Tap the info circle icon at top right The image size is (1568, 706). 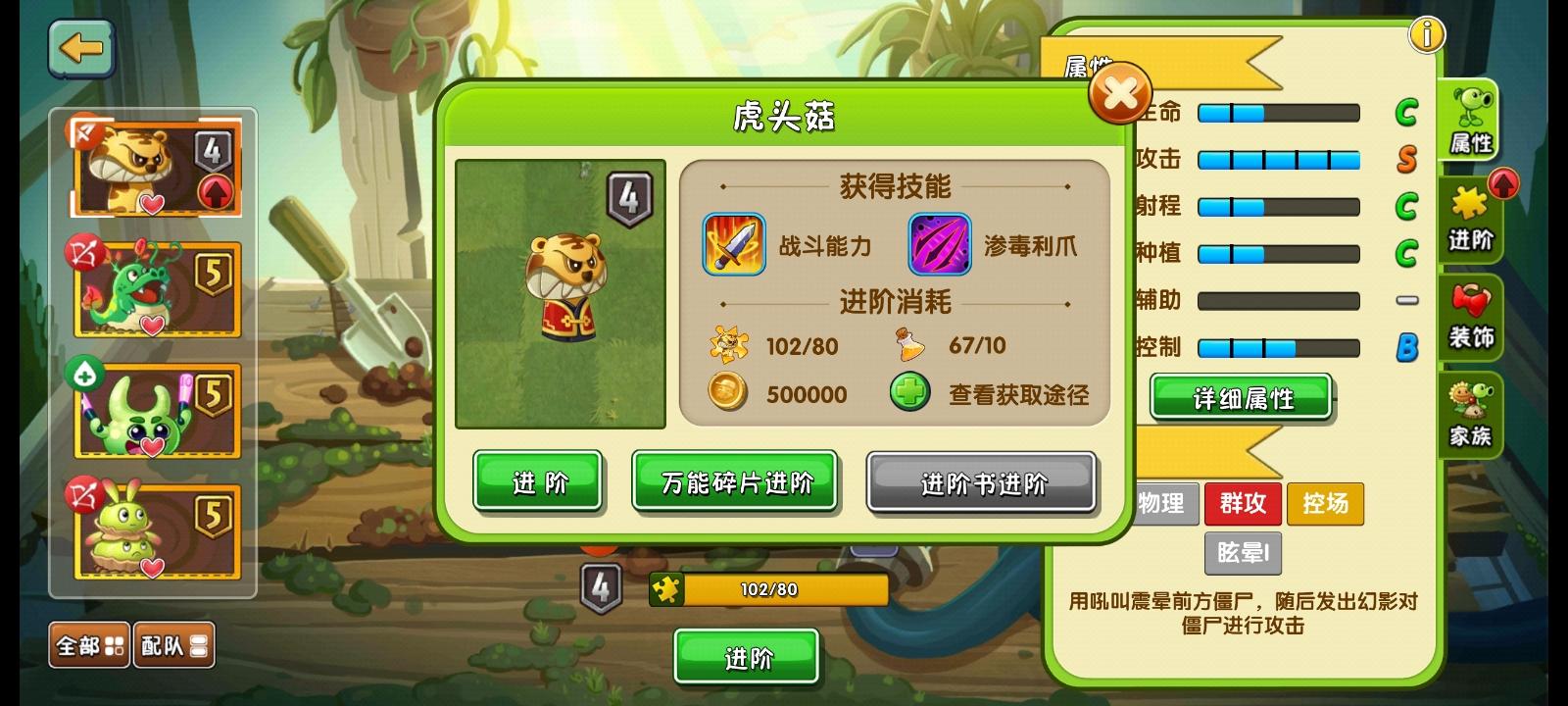(x=1427, y=33)
